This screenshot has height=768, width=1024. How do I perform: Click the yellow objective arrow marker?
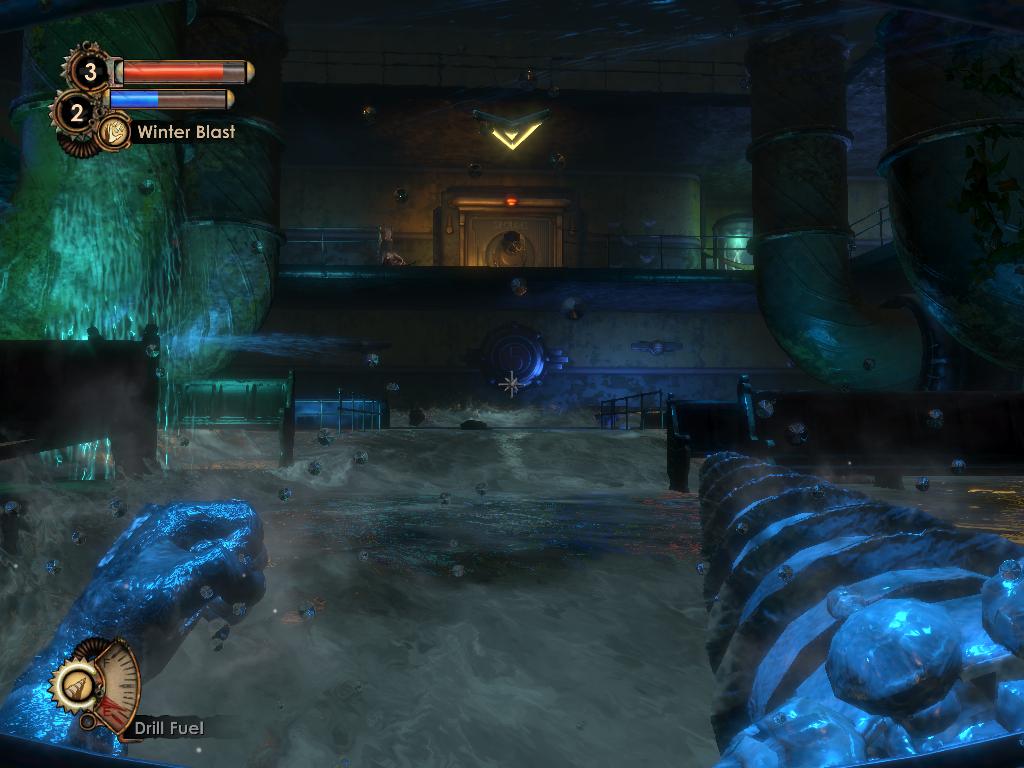pos(510,130)
